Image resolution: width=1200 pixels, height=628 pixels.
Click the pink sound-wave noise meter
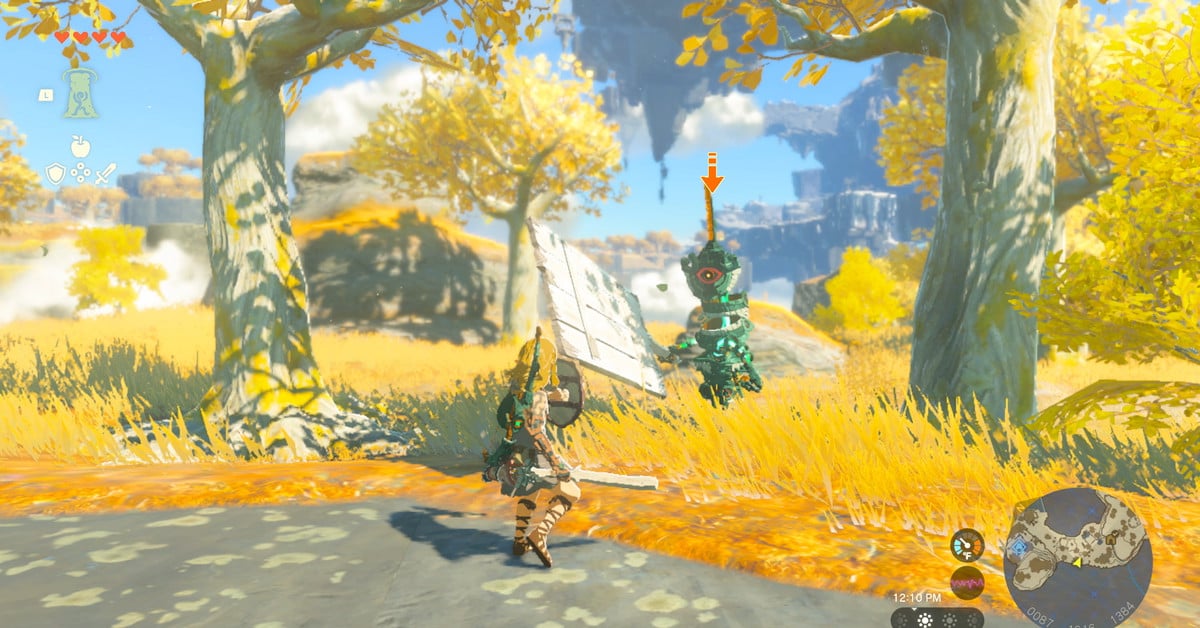pyautogui.click(x=966, y=582)
